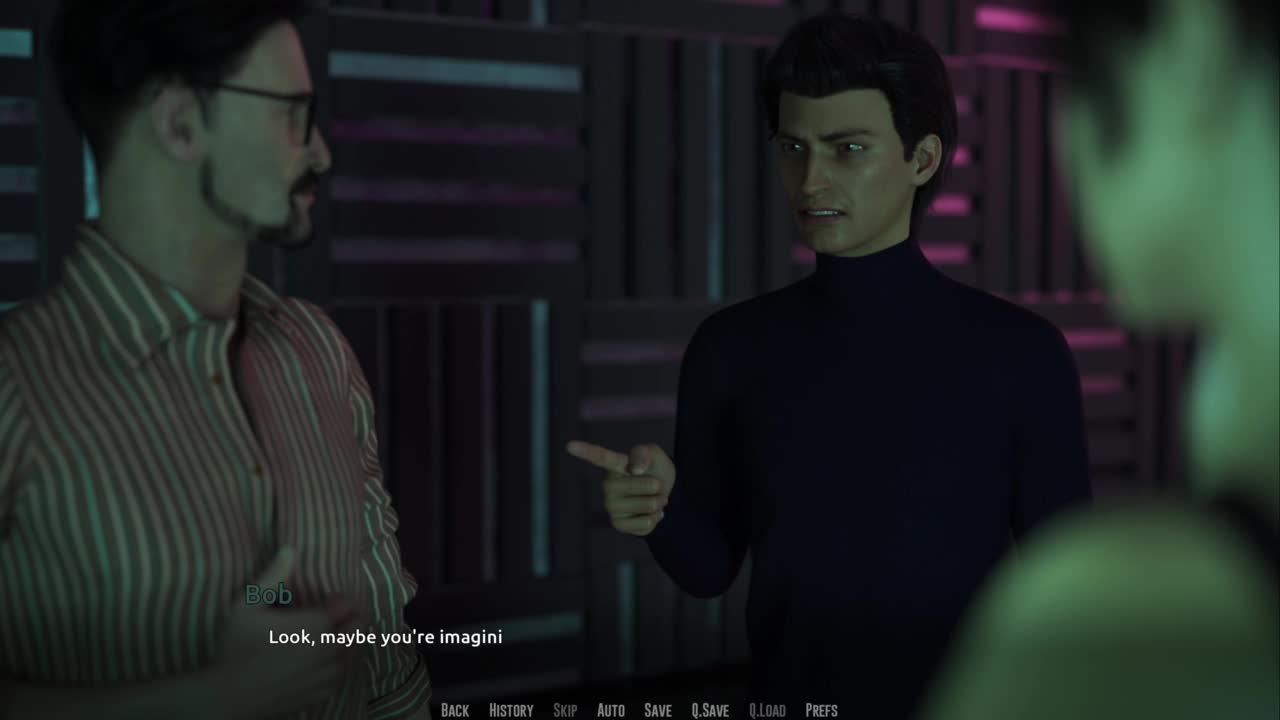1280x720 pixels.
Task: Go back one dialogue line
Action: pos(455,710)
